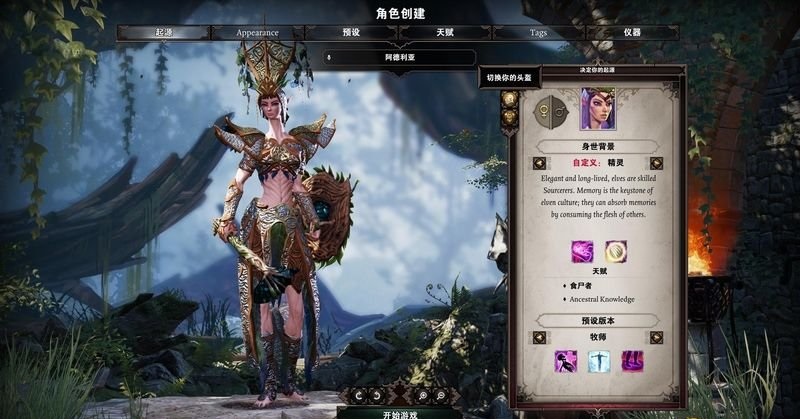Image resolution: width=800 pixels, height=419 pixels.
Task: Go to previous race in 身世背景
Action: (539, 163)
